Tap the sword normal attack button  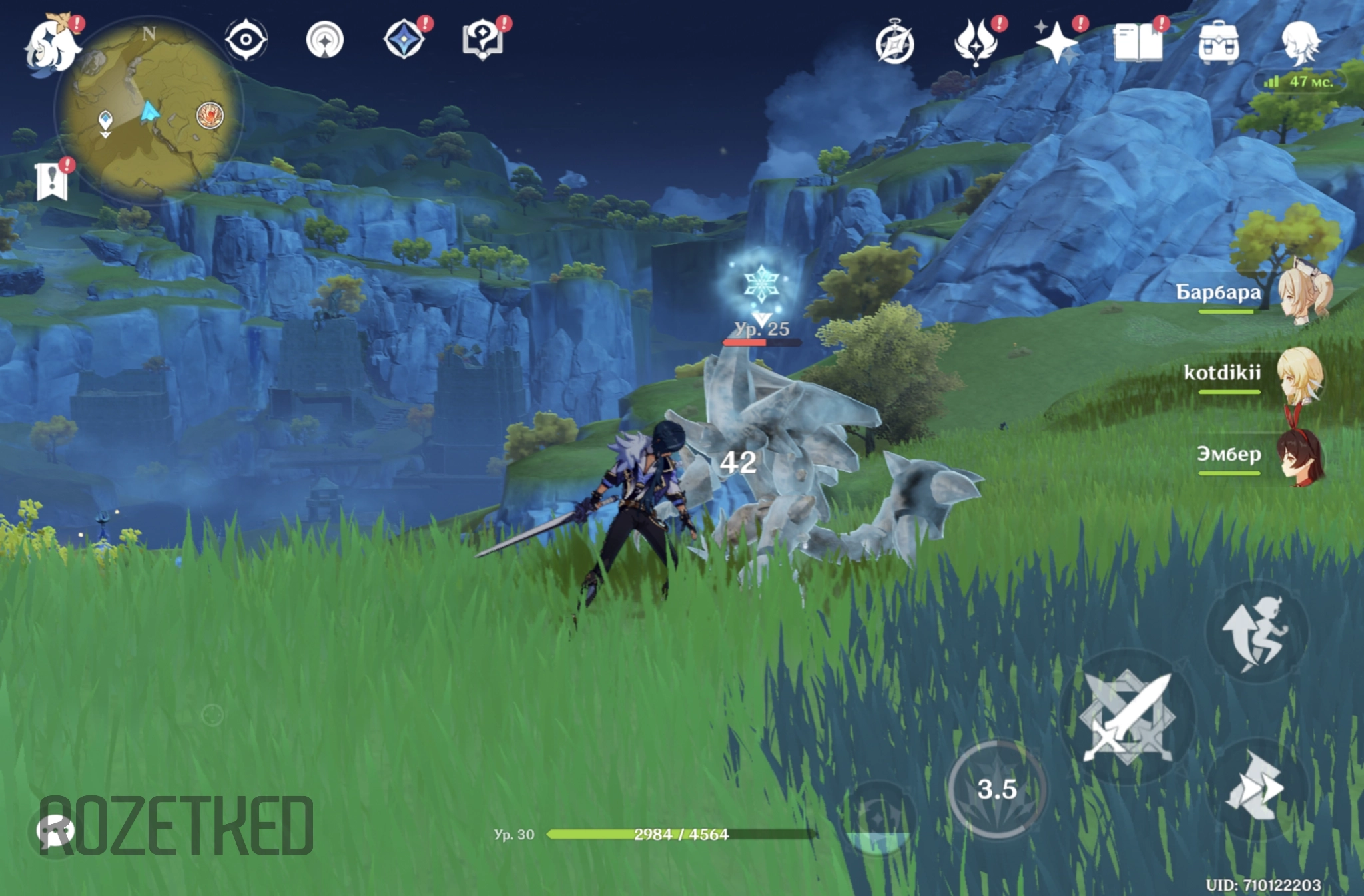pos(1127,716)
